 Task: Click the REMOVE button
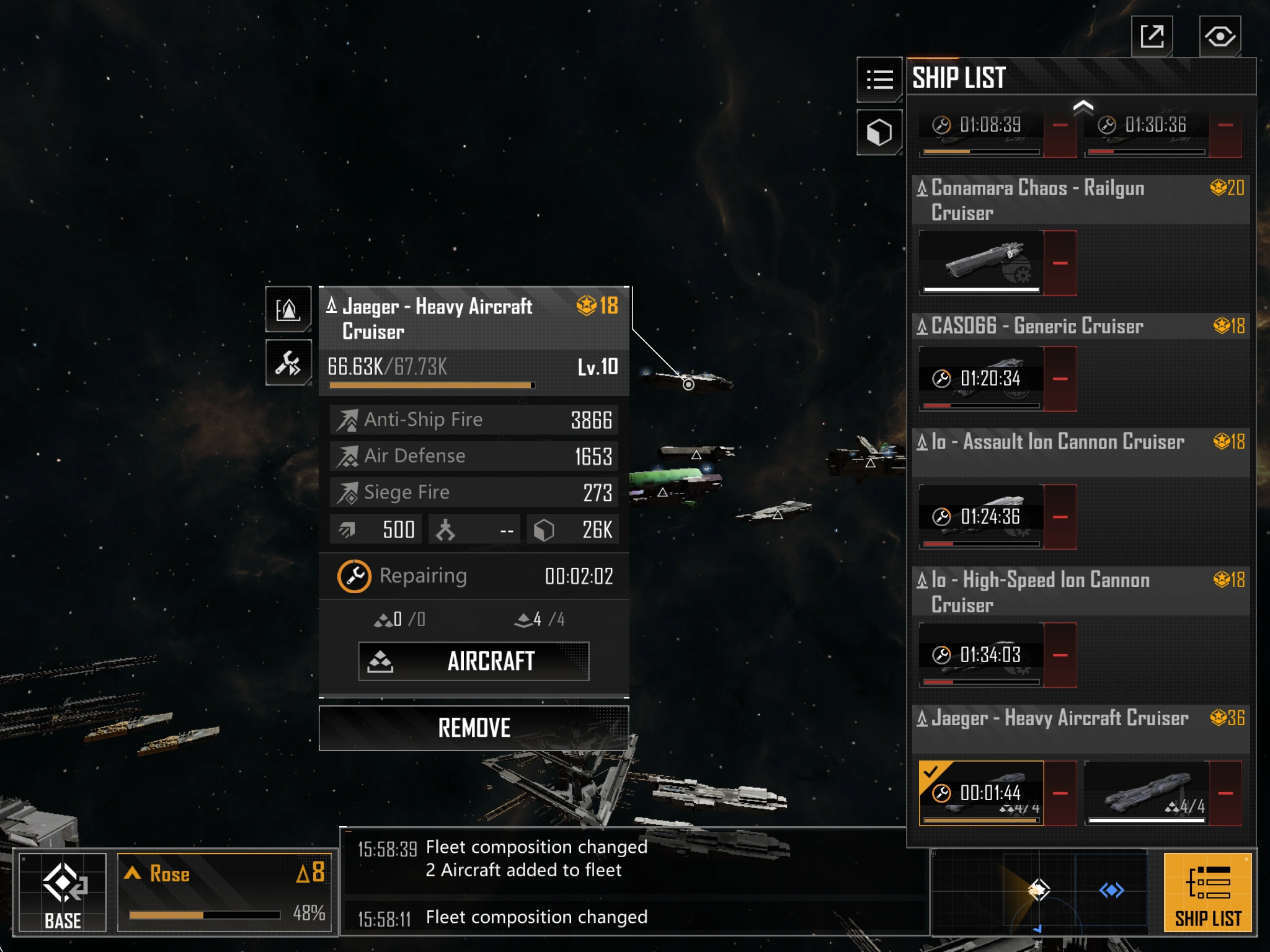[474, 728]
